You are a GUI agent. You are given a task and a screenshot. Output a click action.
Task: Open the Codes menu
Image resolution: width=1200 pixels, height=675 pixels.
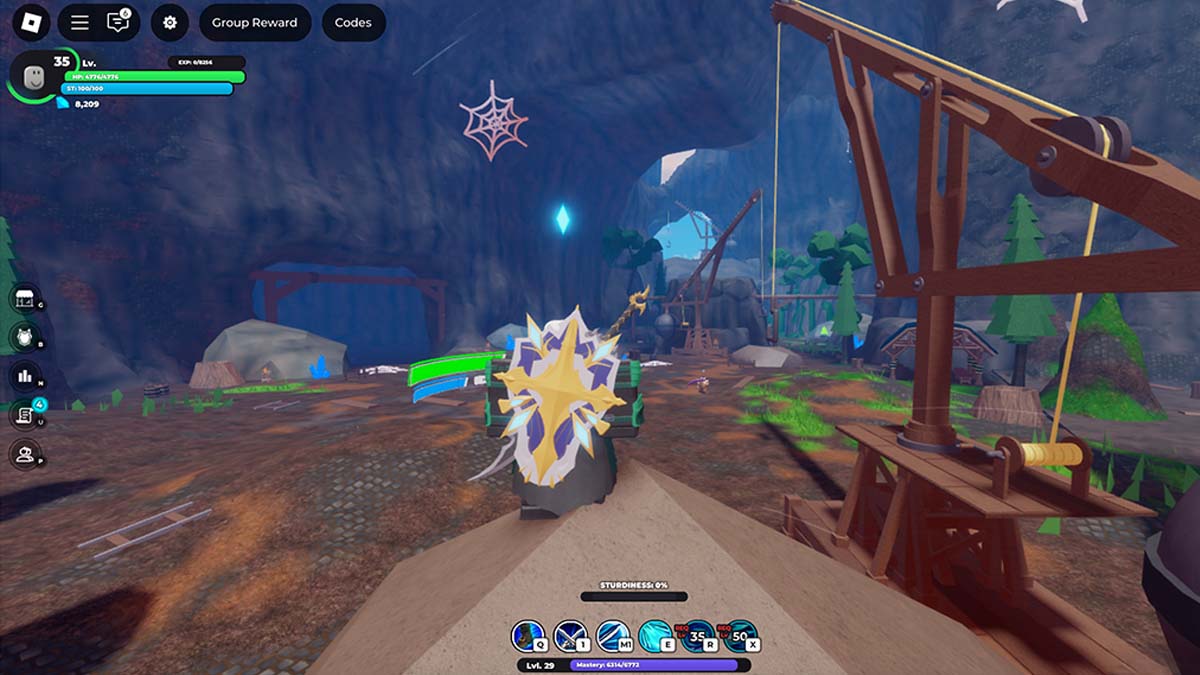tap(353, 22)
